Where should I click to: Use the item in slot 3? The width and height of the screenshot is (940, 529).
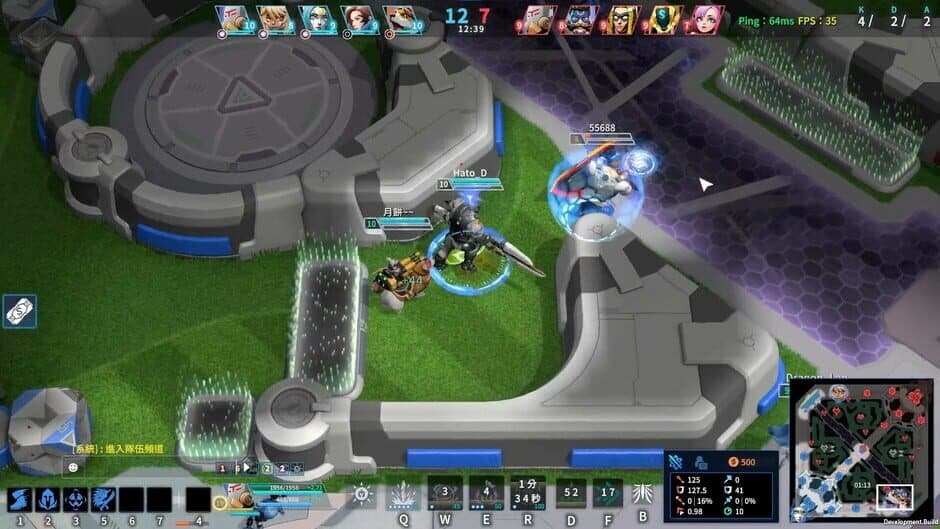pos(76,500)
